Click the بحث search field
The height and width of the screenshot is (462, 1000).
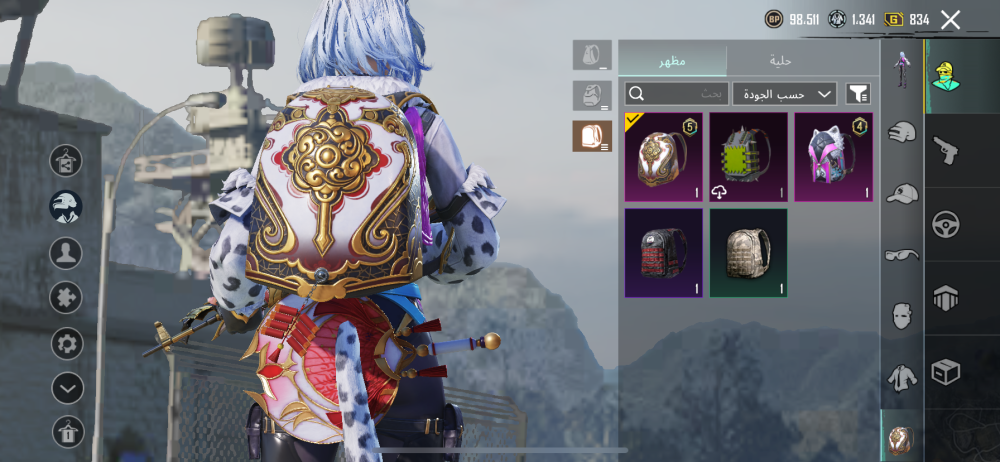[x=676, y=94]
